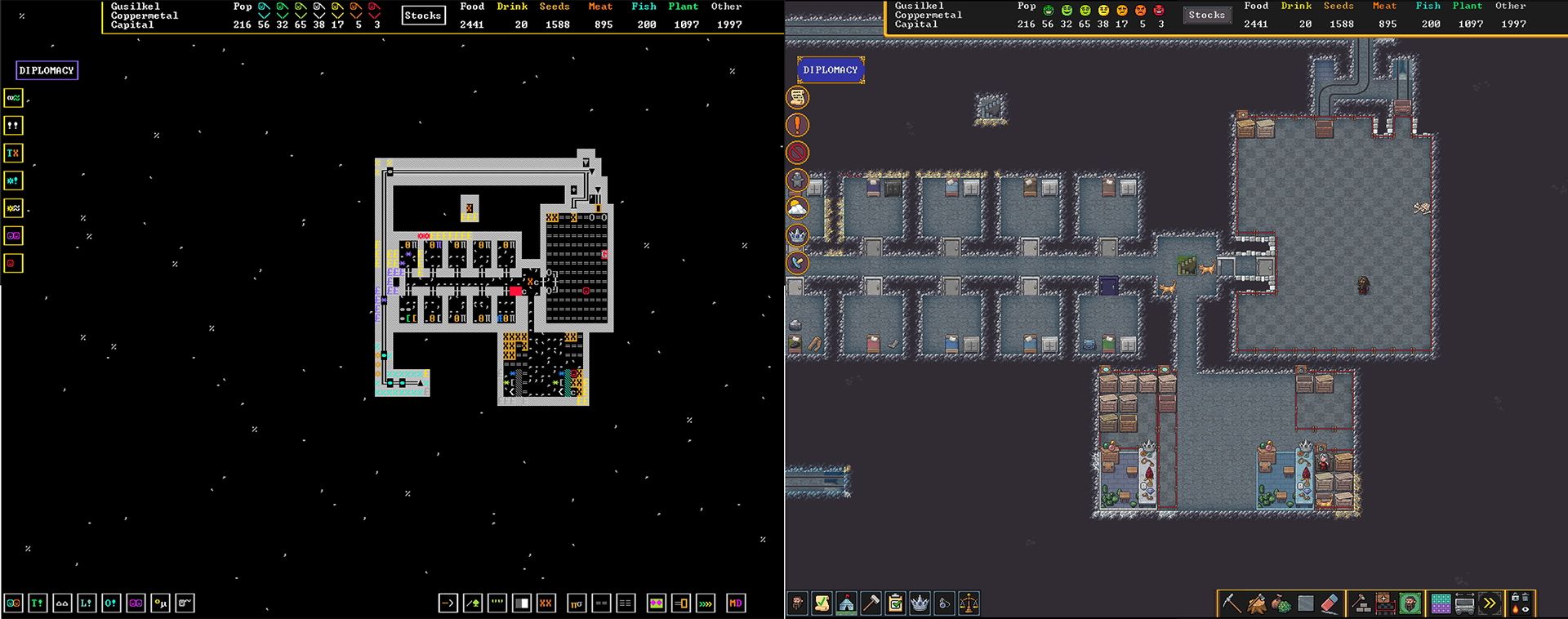Image resolution: width=1568 pixels, height=619 pixels.
Task: Expand the double chevron extra tools
Action: pos(1488,602)
